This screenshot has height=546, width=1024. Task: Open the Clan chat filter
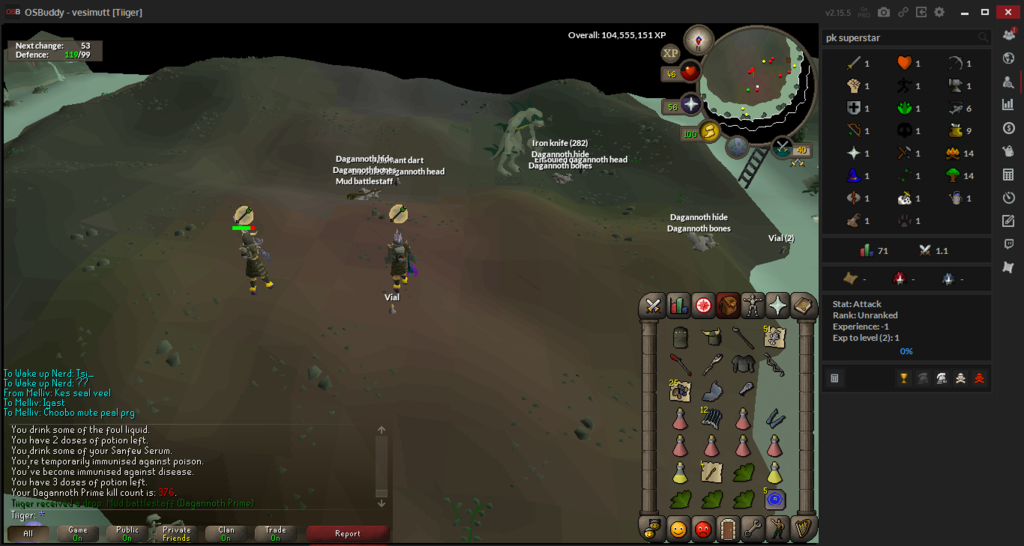click(x=226, y=533)
